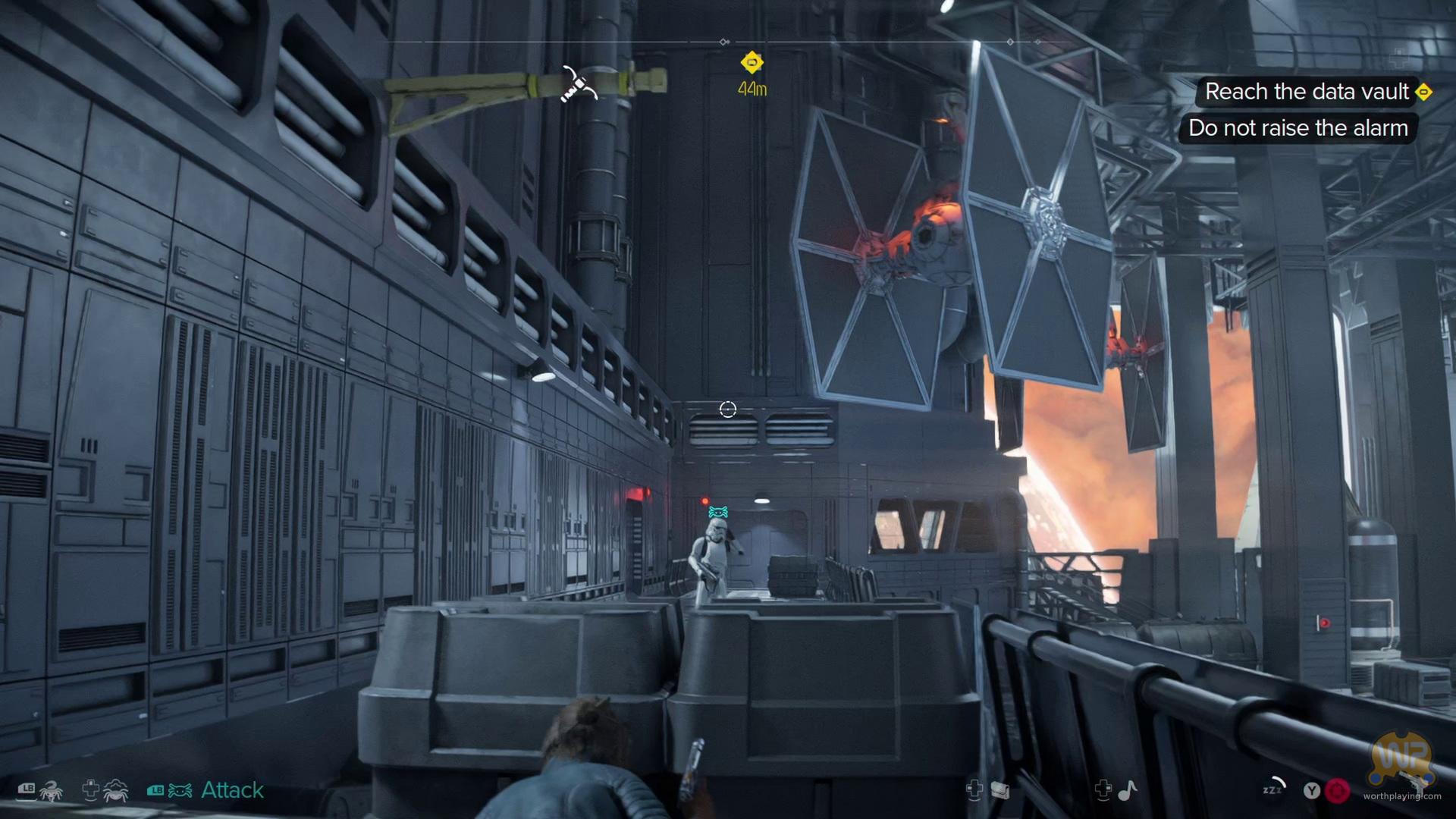This screenshot has width=1456, height=819.
Task: Activate the music note whistle icon
Action: click(x=1128, y=791)
